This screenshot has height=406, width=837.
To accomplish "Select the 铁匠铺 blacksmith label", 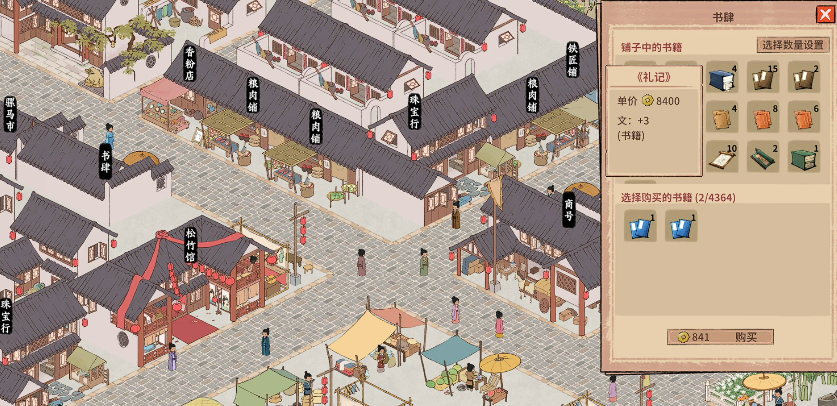I will (x=572, y=60).
